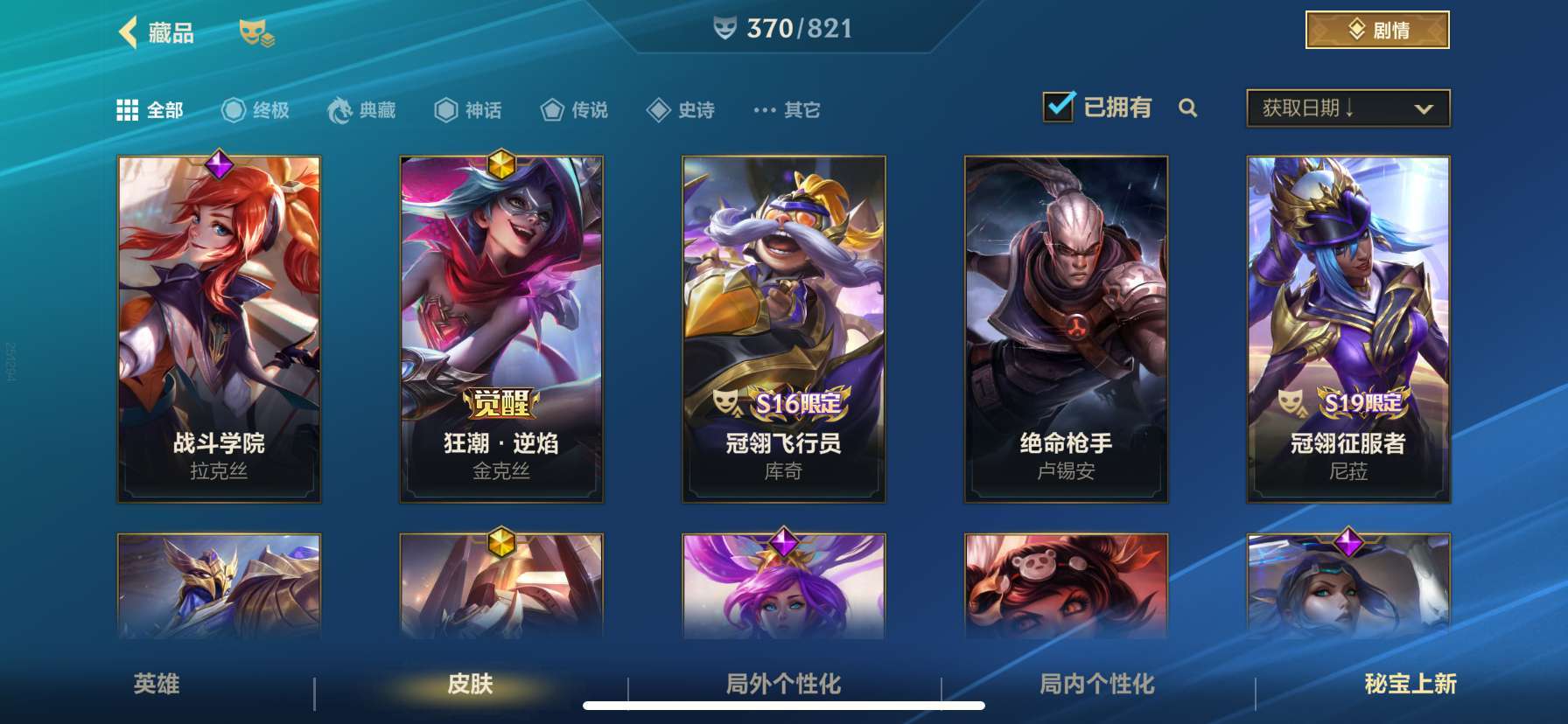Click the 全部 grid icon
The image size is (1568, 724).
point(129,109)
